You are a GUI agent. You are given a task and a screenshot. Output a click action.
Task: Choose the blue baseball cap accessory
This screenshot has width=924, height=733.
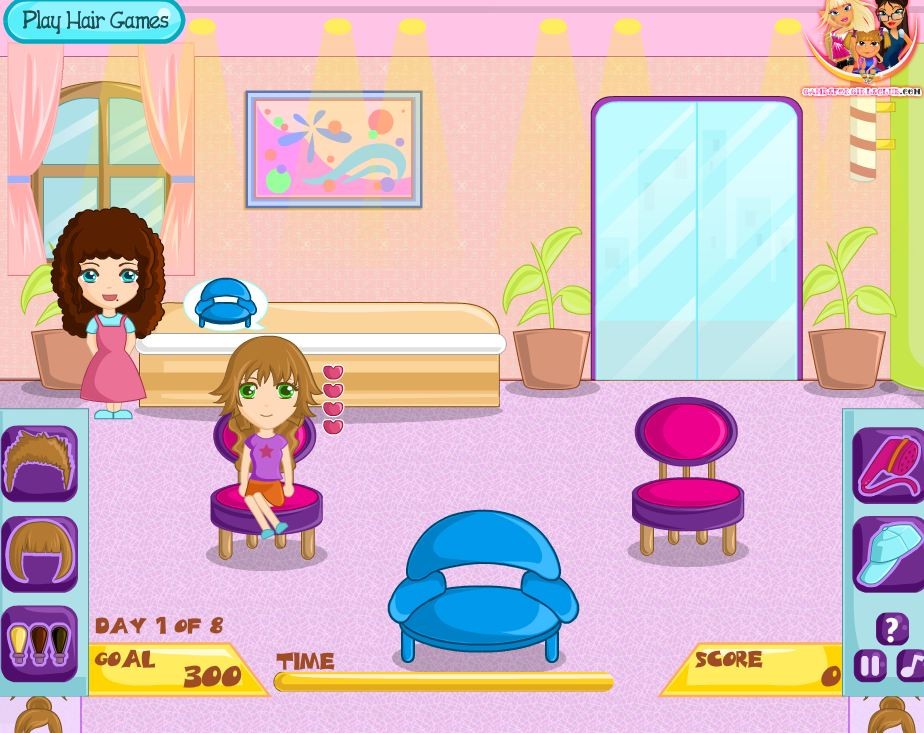[888, 553]
